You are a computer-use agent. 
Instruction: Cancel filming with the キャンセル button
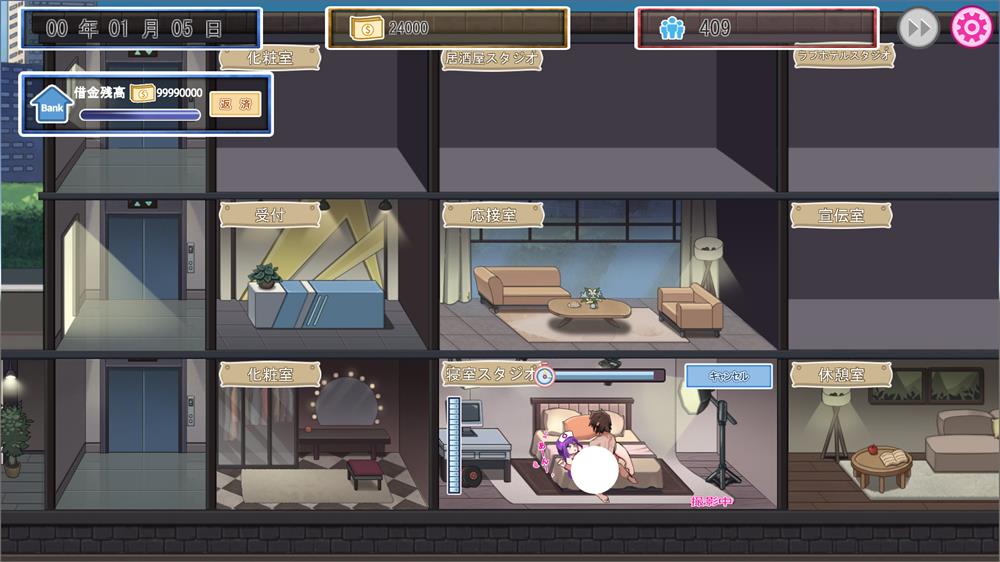pos(729,376)
